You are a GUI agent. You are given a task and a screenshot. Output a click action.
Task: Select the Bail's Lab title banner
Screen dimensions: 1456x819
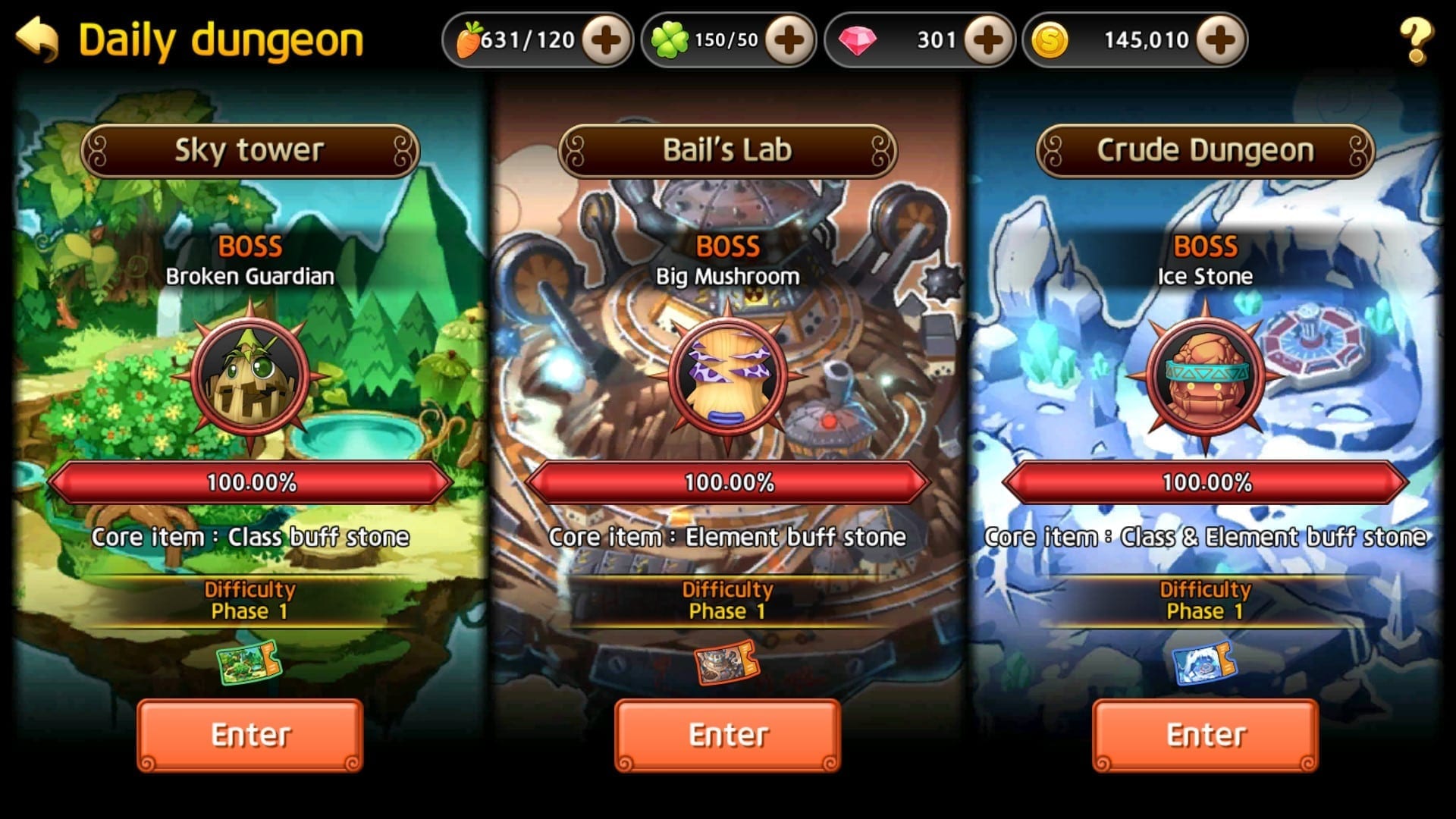pos(727,151)
